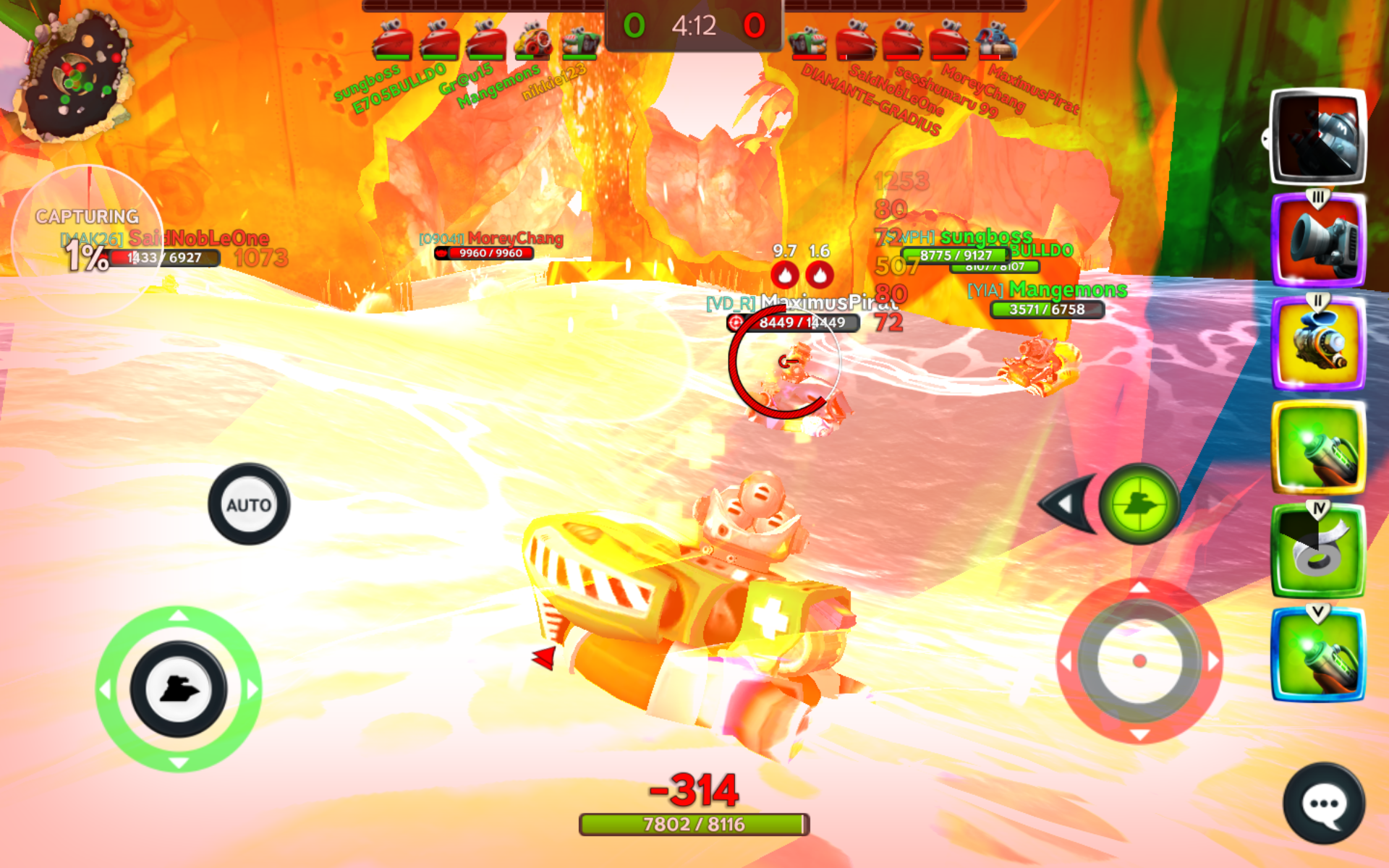The height and width of the screenshot is (868, 1389).
Task: Tap the tank movement joystick
Action: point(179,689)
